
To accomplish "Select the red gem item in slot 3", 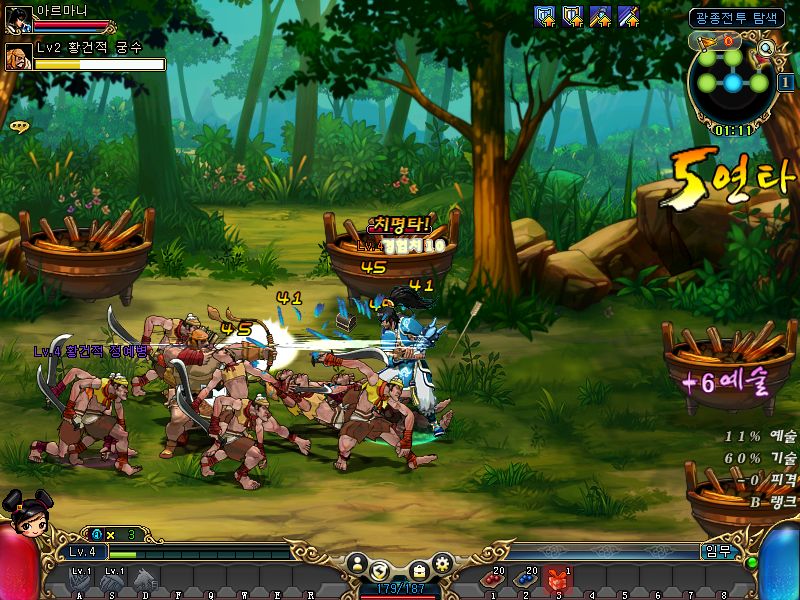I will point(558,578).
